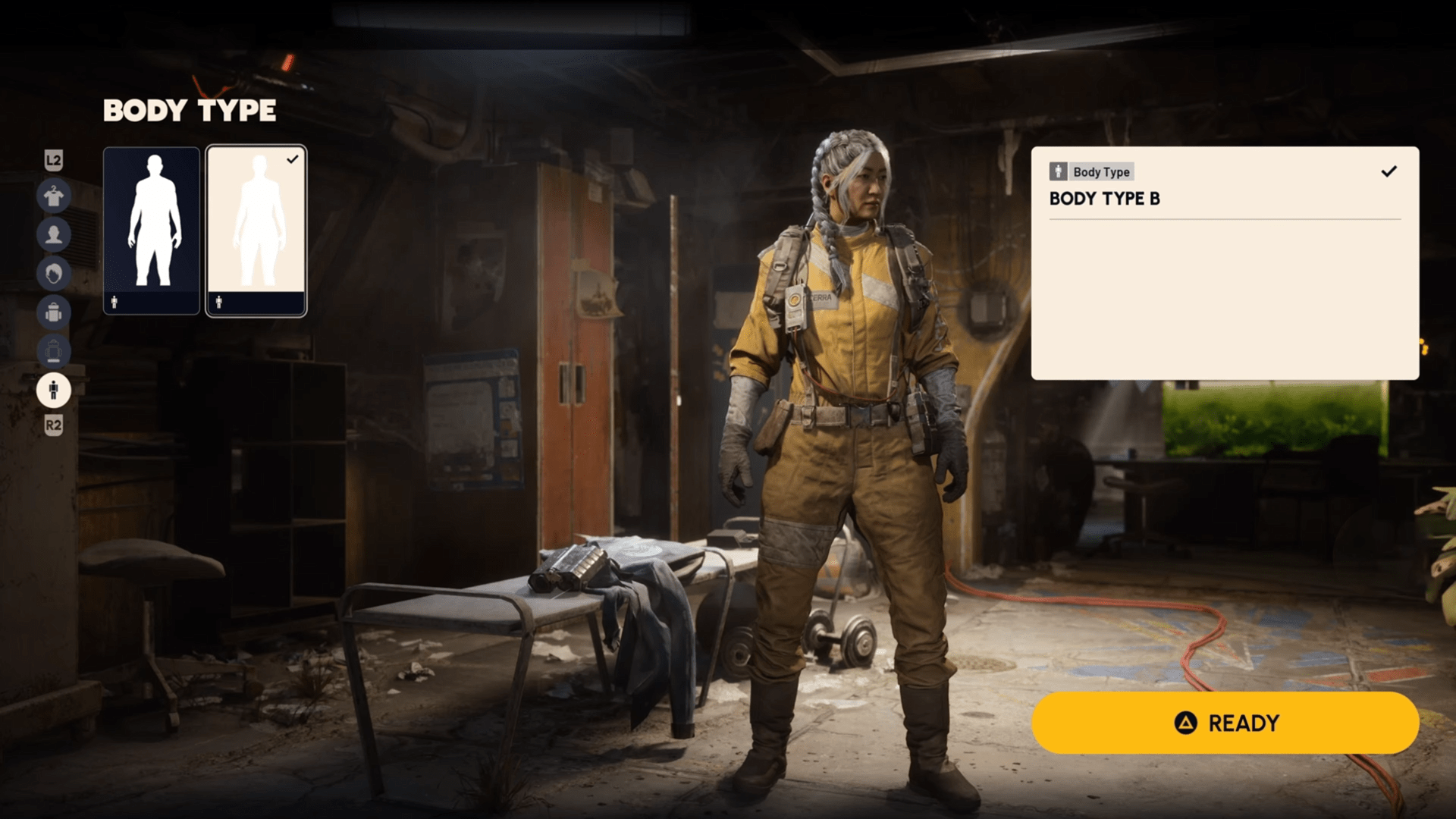The height and width of the screenshot is (819, 1456).
Task: Select the outfit category icon in the sidebar
Action: (x=54, y=196)
